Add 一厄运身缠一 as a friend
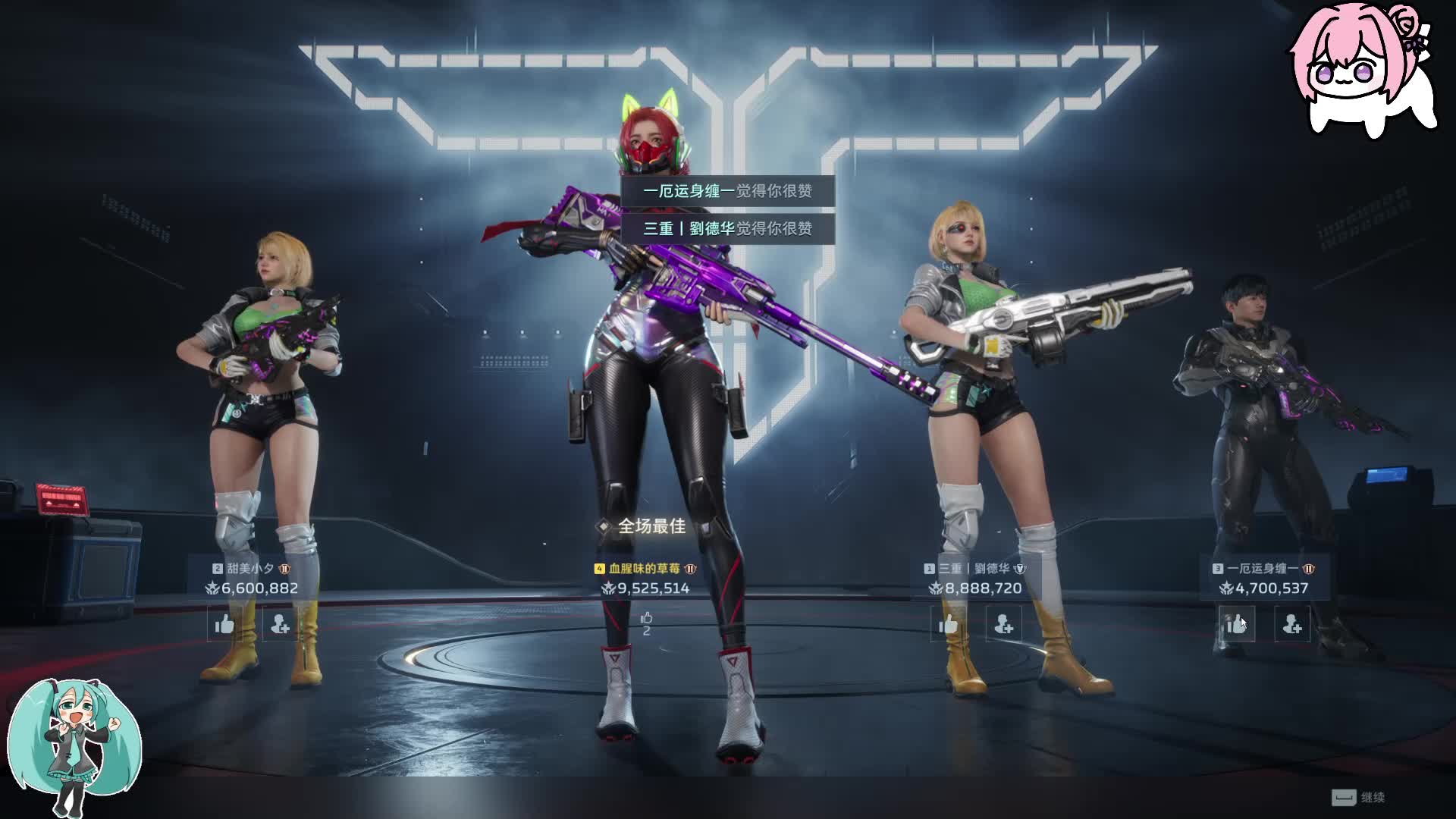The height and width of the screenshot is (819, 1456). [x=1292, y=624]
